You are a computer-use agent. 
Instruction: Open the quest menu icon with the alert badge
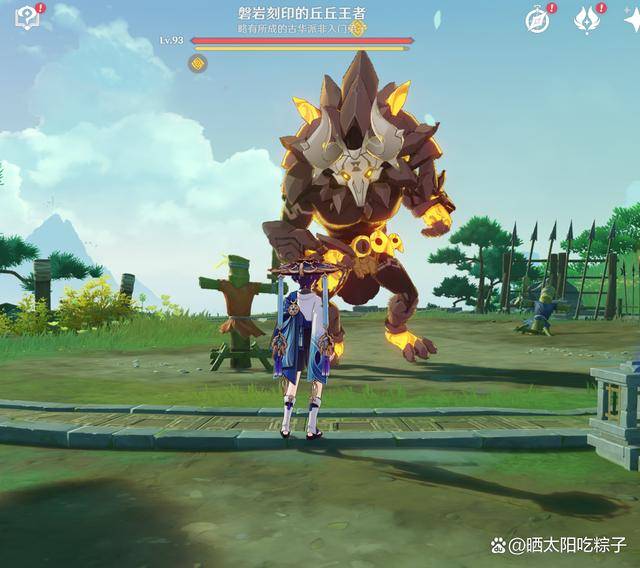point(27,17)
